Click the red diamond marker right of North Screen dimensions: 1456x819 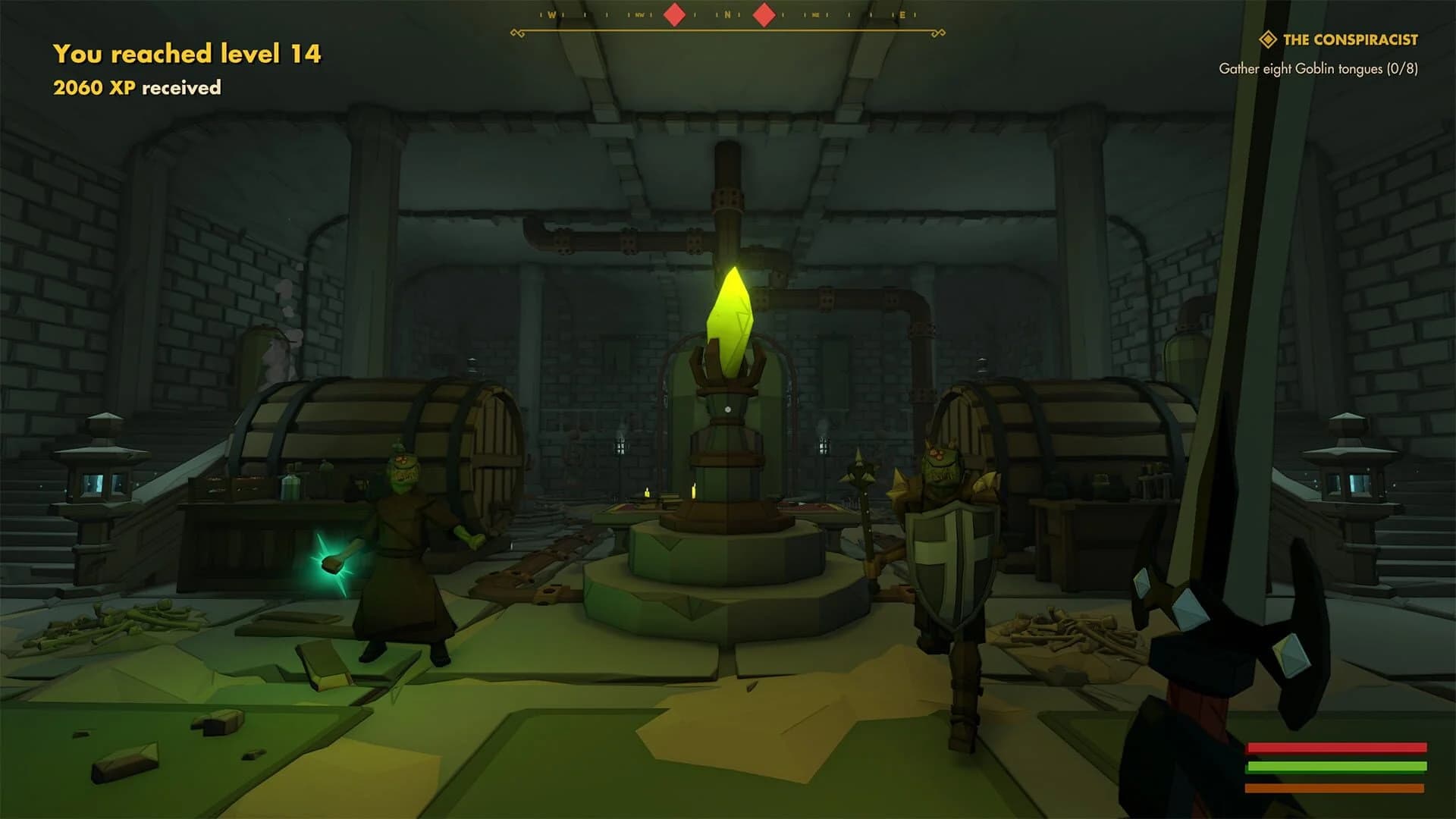[x=763, y=14]
